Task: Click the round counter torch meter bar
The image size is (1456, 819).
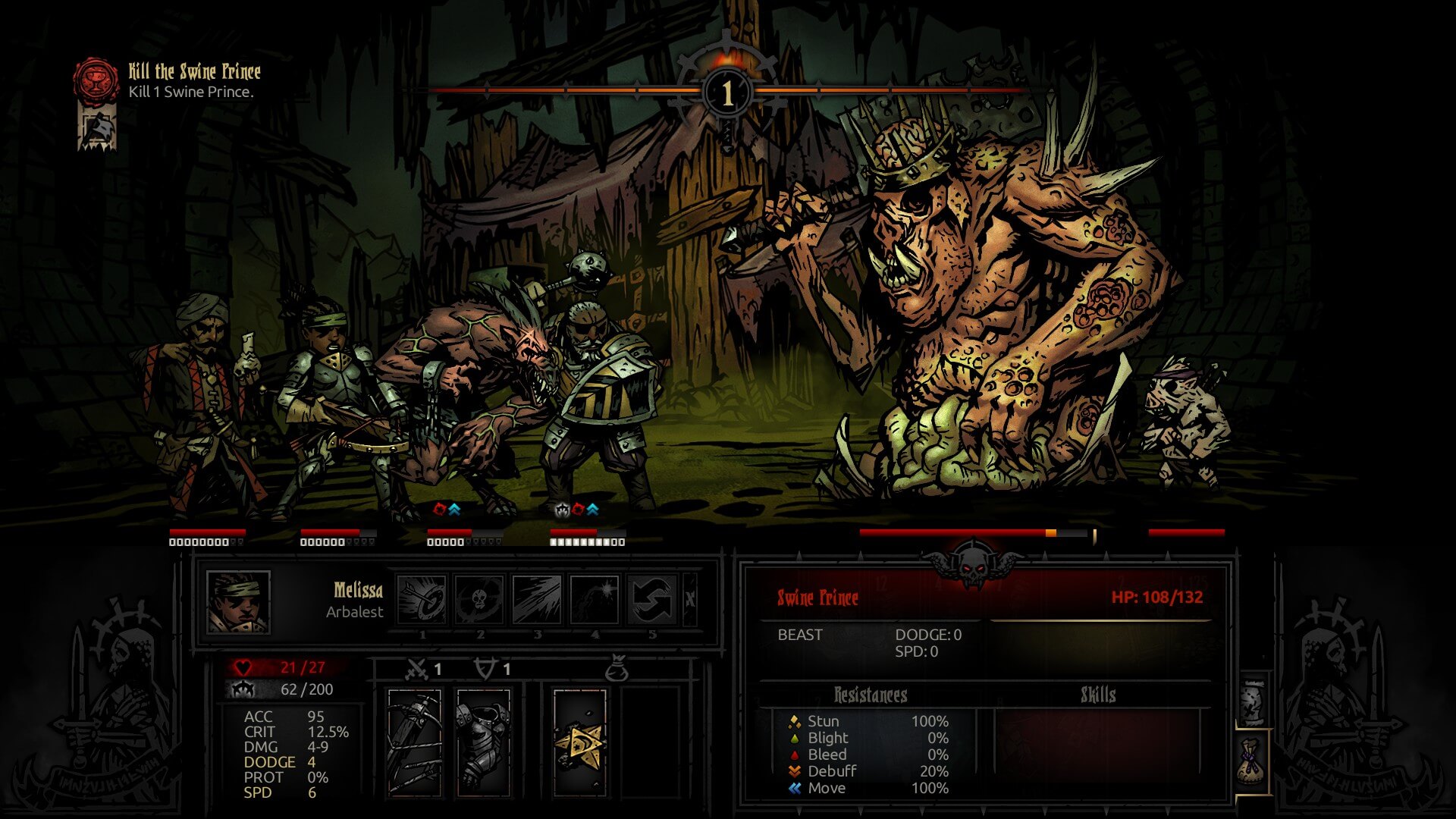Action: [x=726, y=93]
